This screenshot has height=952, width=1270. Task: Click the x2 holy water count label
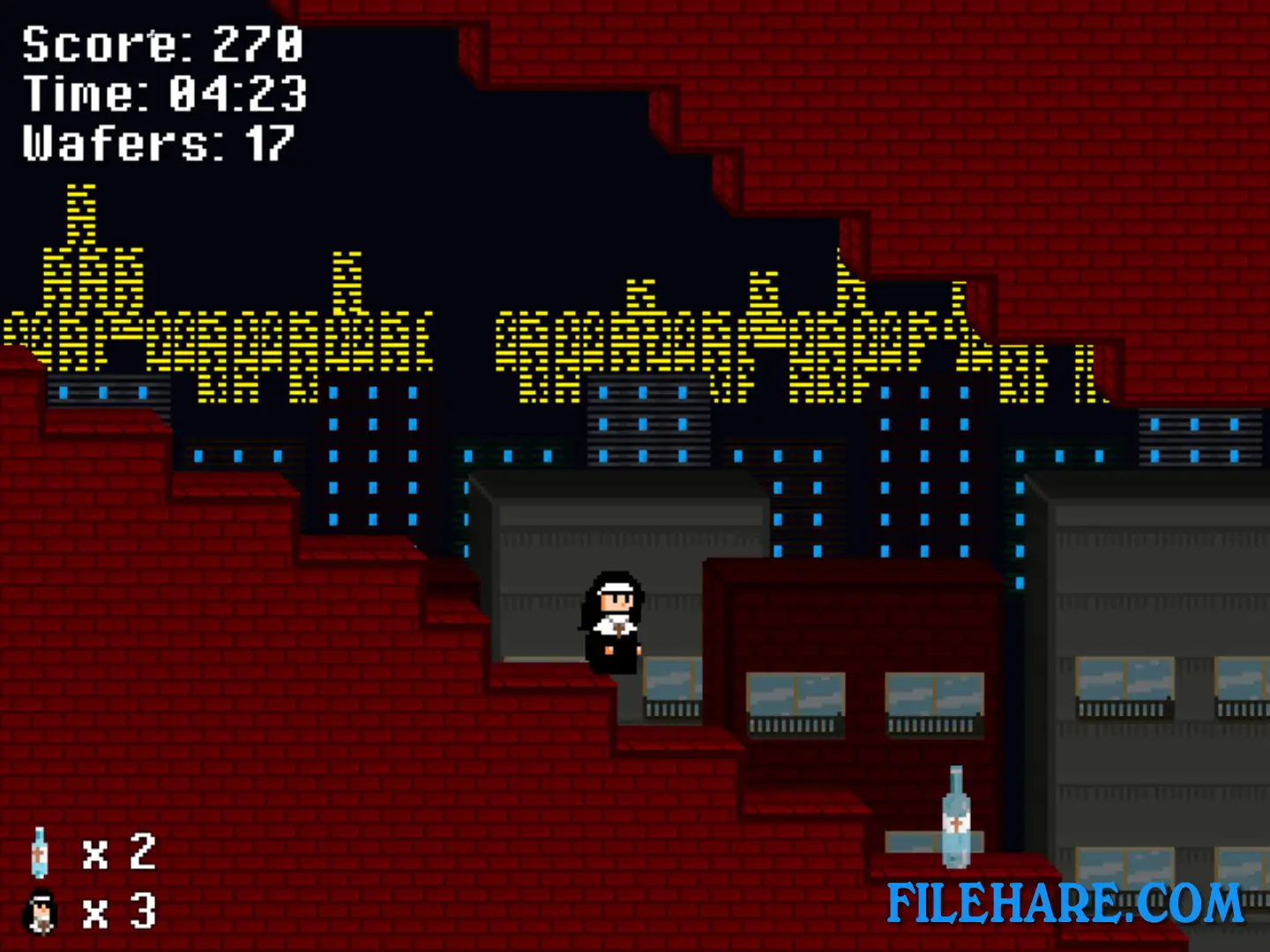(x=117, y=853)
